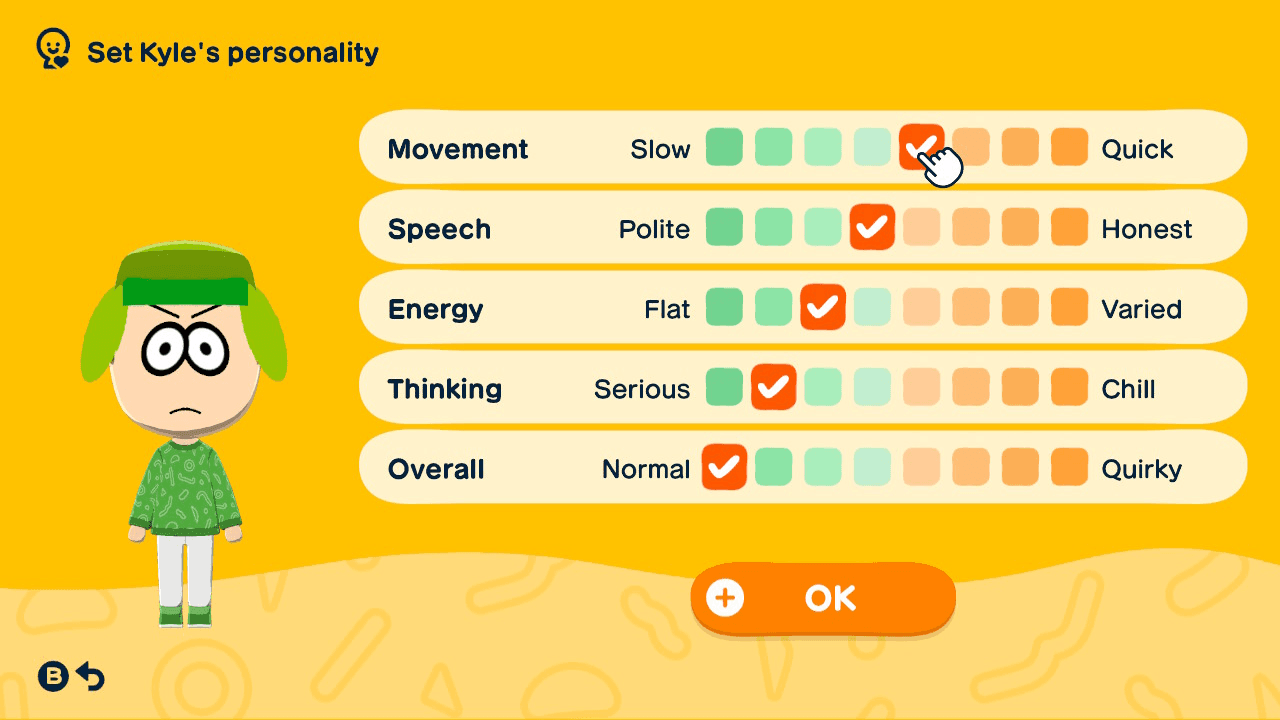Click the hand cursor's checked Movement box

pos(922,147)
